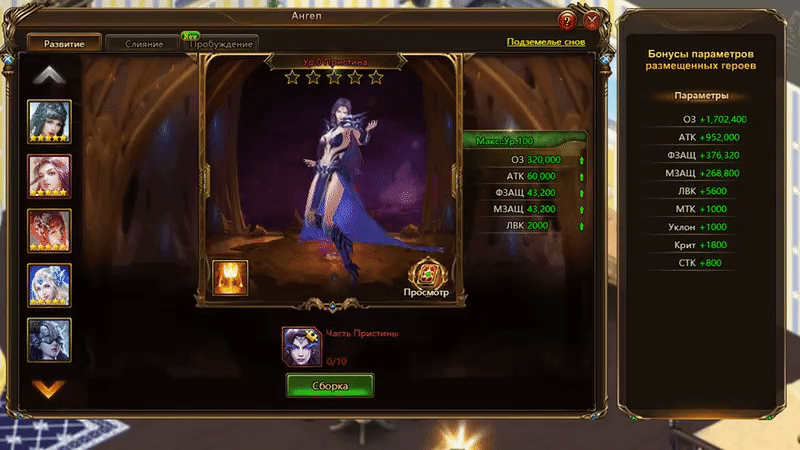Open the Слияние tab
This screenshot has height=450, width=800.
pyautogui.click(x=143, y=44)
